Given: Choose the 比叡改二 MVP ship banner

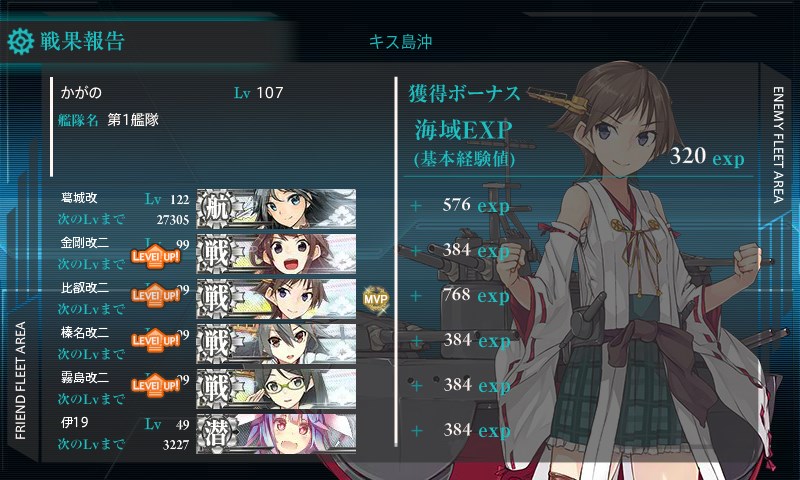Looking at the screenshot, I should (276, 297).
